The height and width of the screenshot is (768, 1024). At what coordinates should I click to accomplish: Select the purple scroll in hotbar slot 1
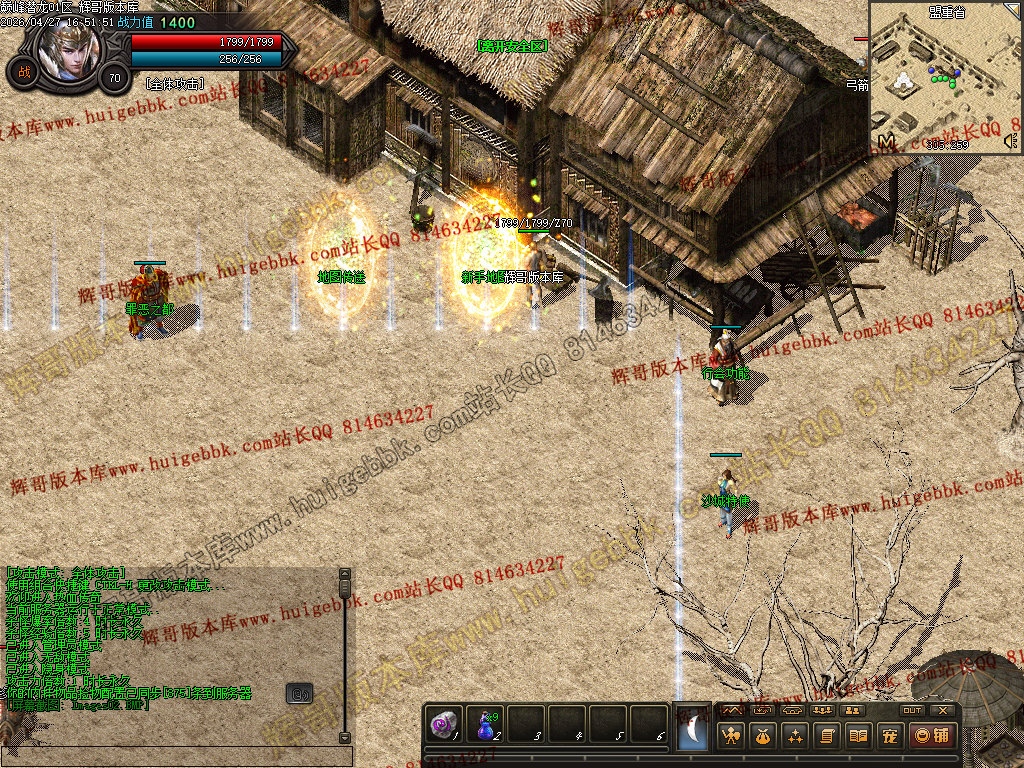pyautogui.click(x=443, y=723)
